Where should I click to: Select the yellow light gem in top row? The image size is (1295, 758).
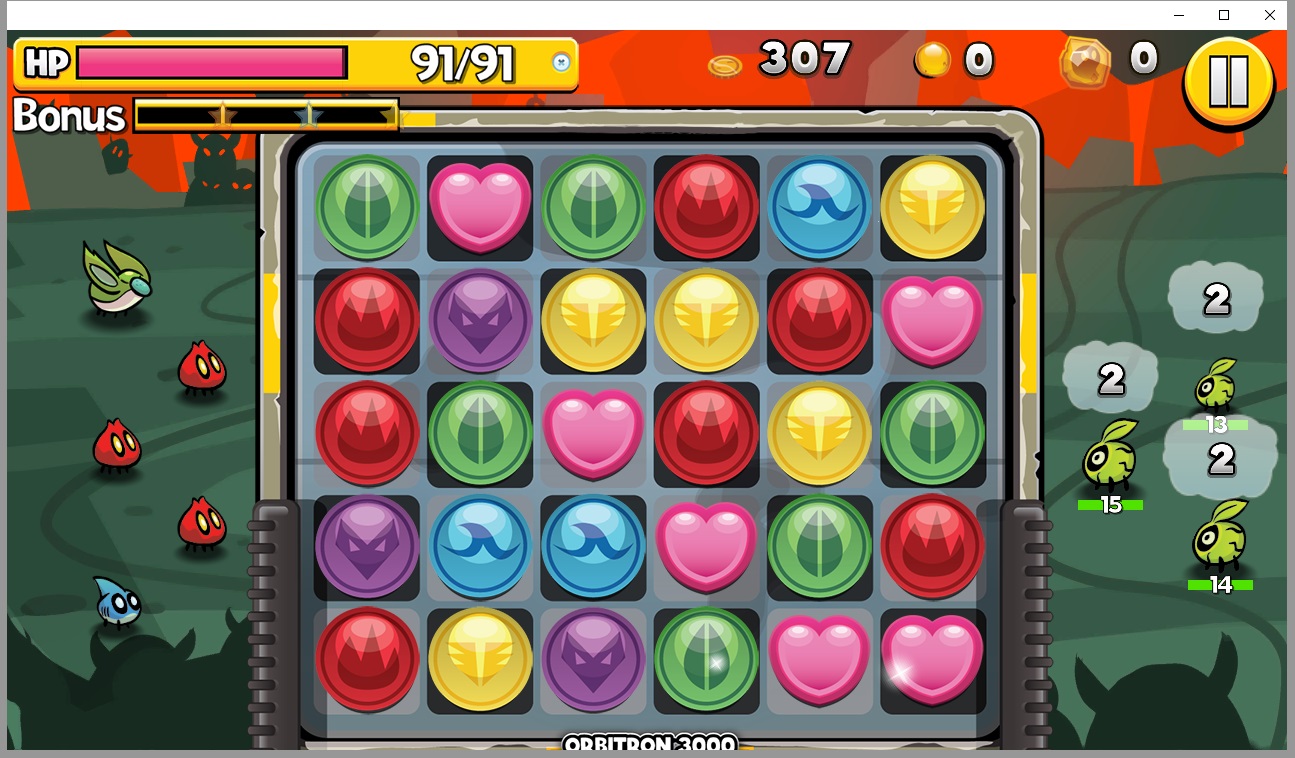tap(934, 208)
